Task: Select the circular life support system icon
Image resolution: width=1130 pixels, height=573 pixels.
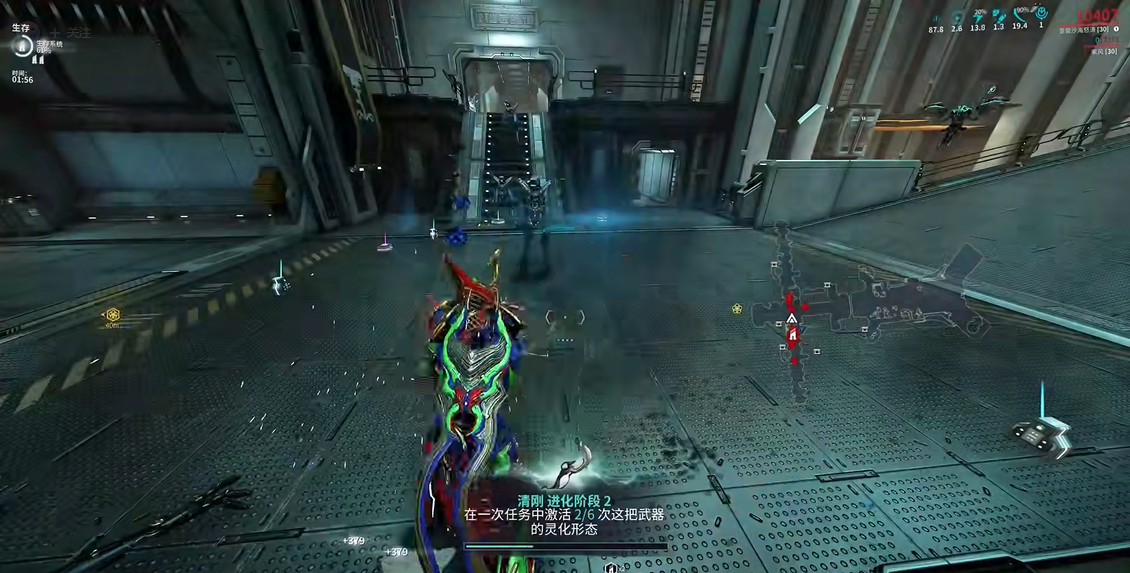Action: click(21, 46)
